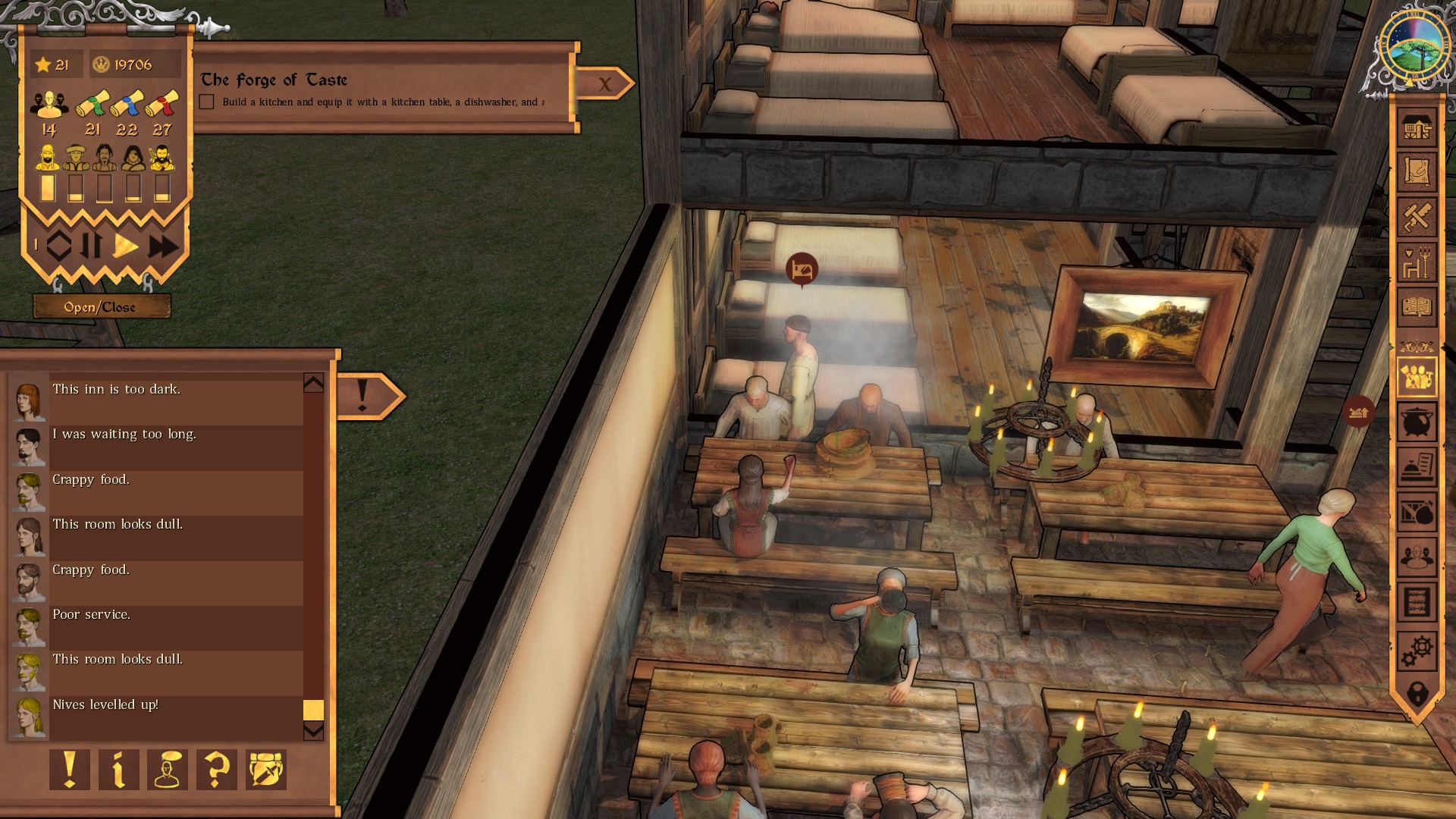This screenshot has height=819, width=1456.
Task: Open the question mark filter
Action: click(217, 770)
